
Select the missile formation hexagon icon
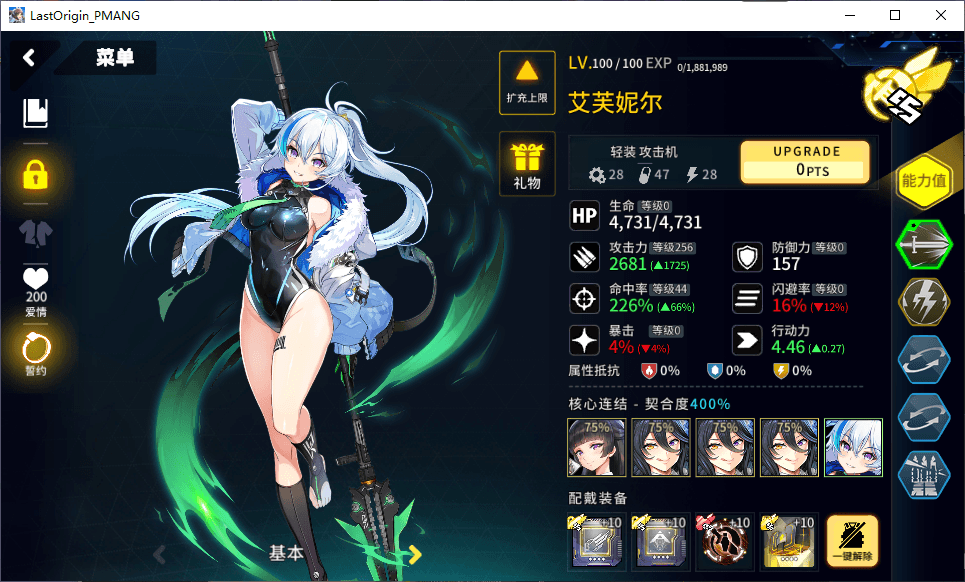click(x=923, y=474)
